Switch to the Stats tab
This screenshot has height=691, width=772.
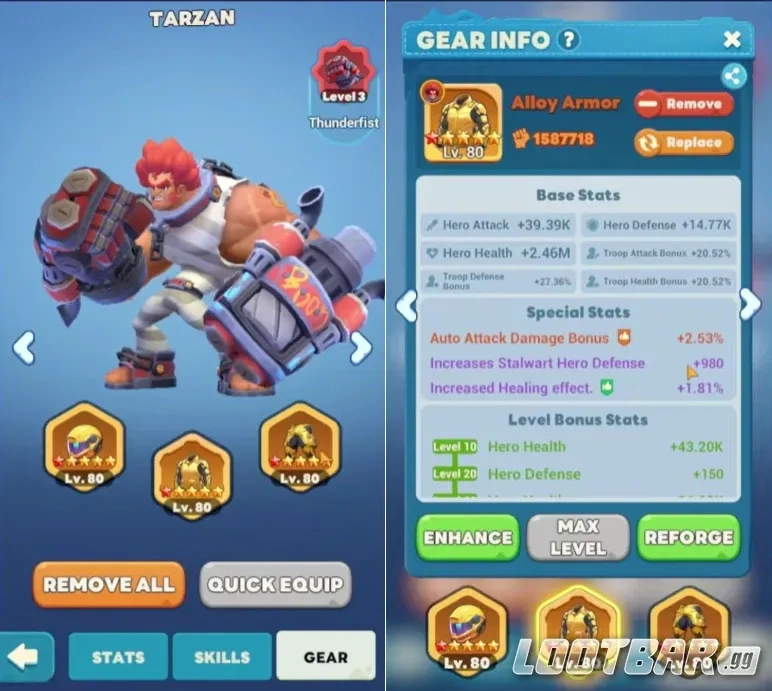pyautogui.click(x=118, y=657)
